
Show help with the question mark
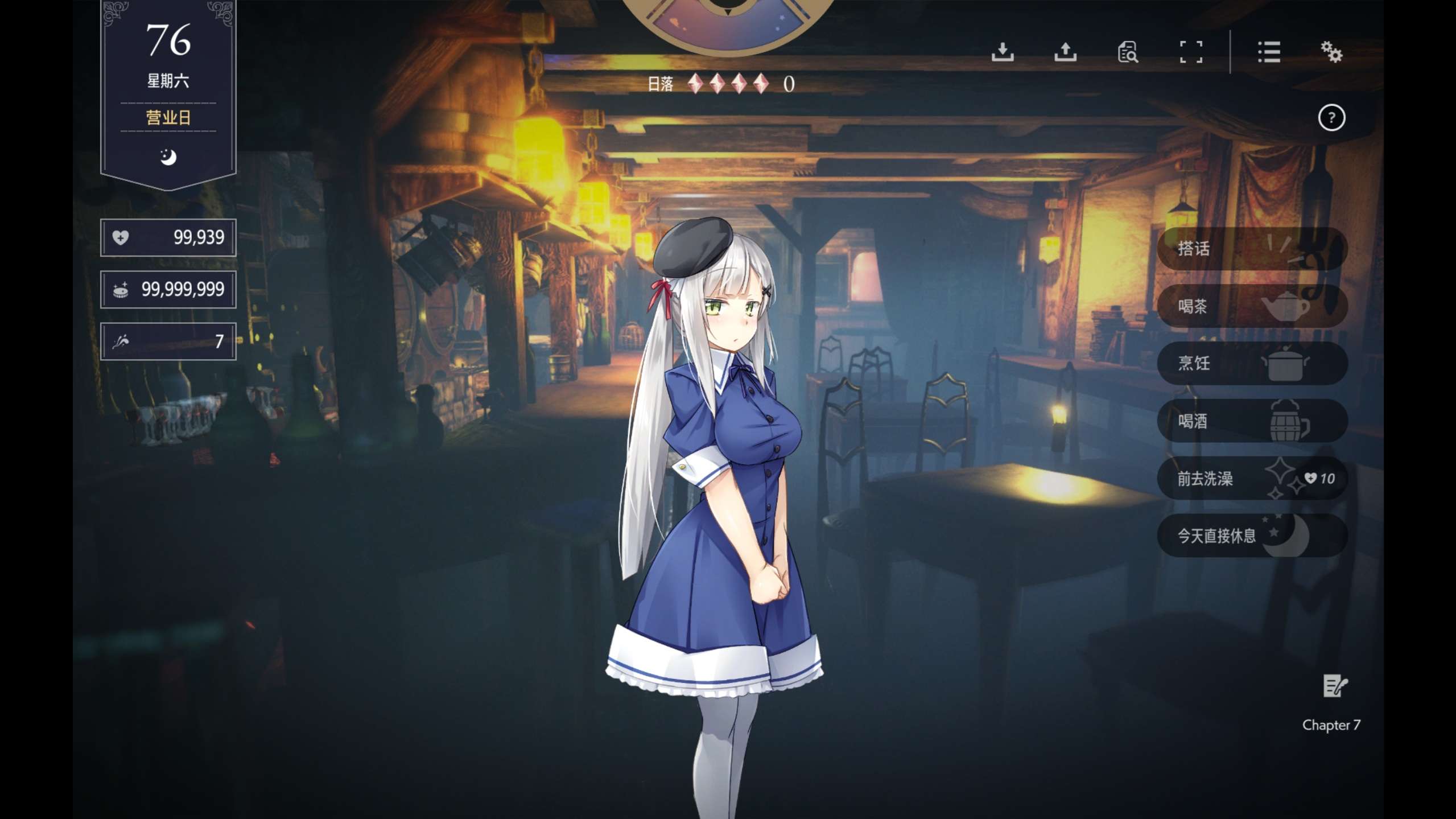point(1331,118)
